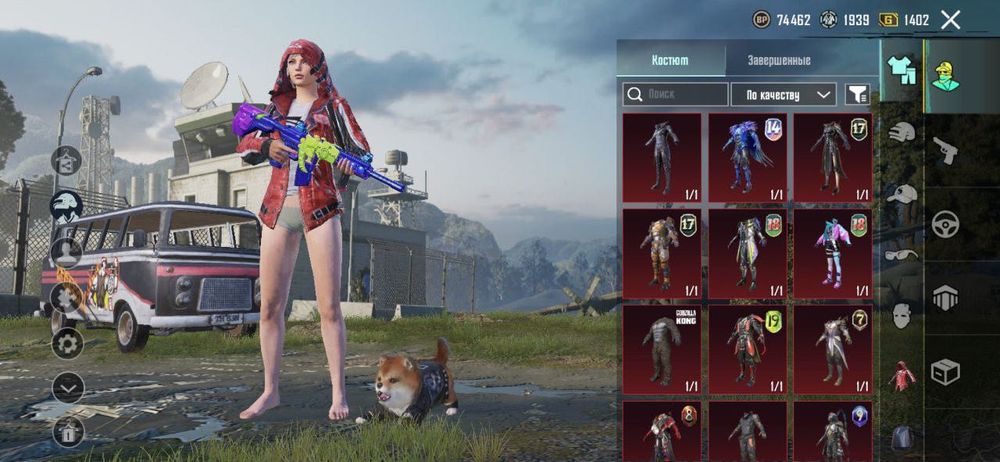Select the orange armored level 17 costume
Image resolution: width=1000 pixels, height=462 pixels.
point(661,254)
